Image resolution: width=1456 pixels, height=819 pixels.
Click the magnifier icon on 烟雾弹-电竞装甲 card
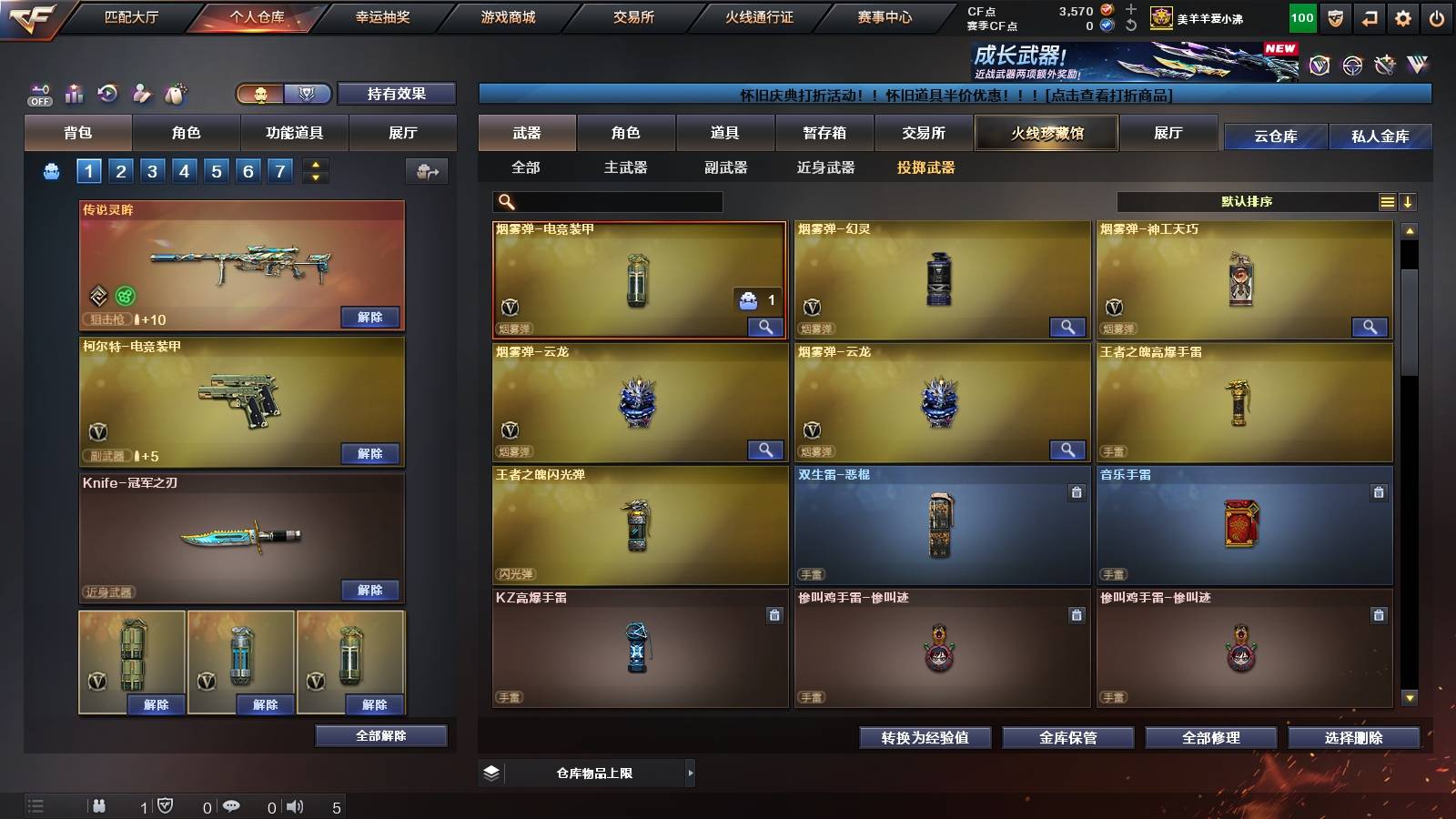point(767,326)
